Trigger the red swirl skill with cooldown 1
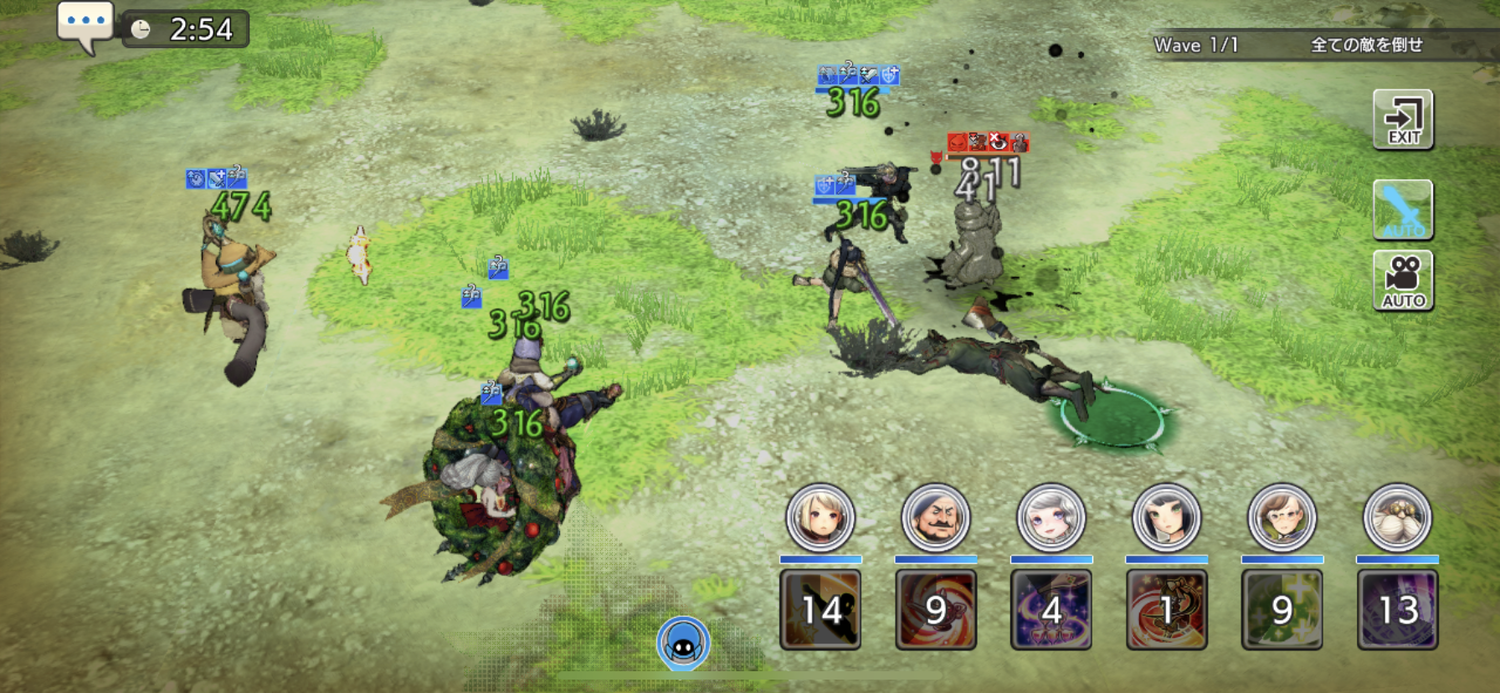 tap(1166, 609)
